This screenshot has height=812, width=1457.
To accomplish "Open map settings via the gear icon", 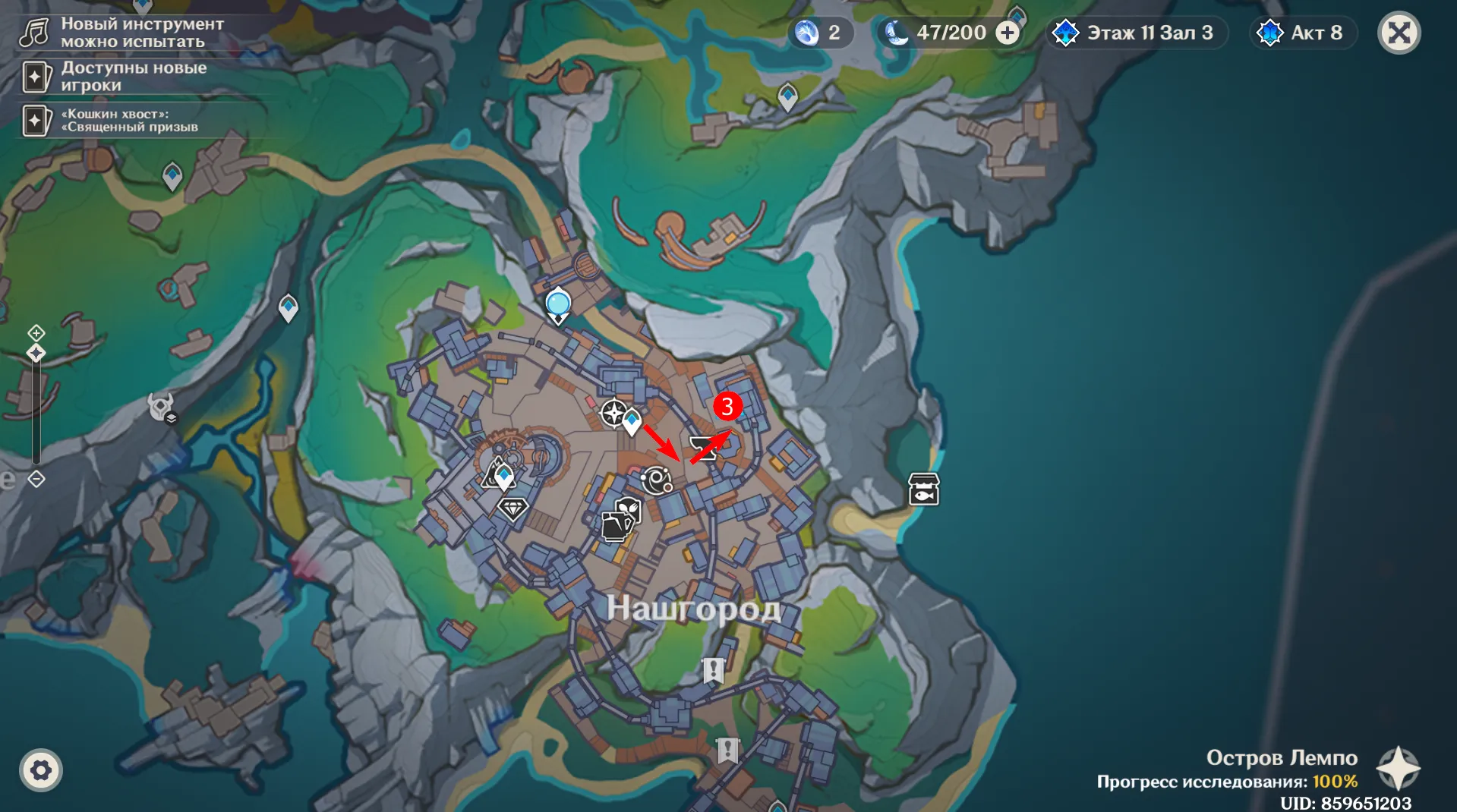I will (x=41, y=770).
